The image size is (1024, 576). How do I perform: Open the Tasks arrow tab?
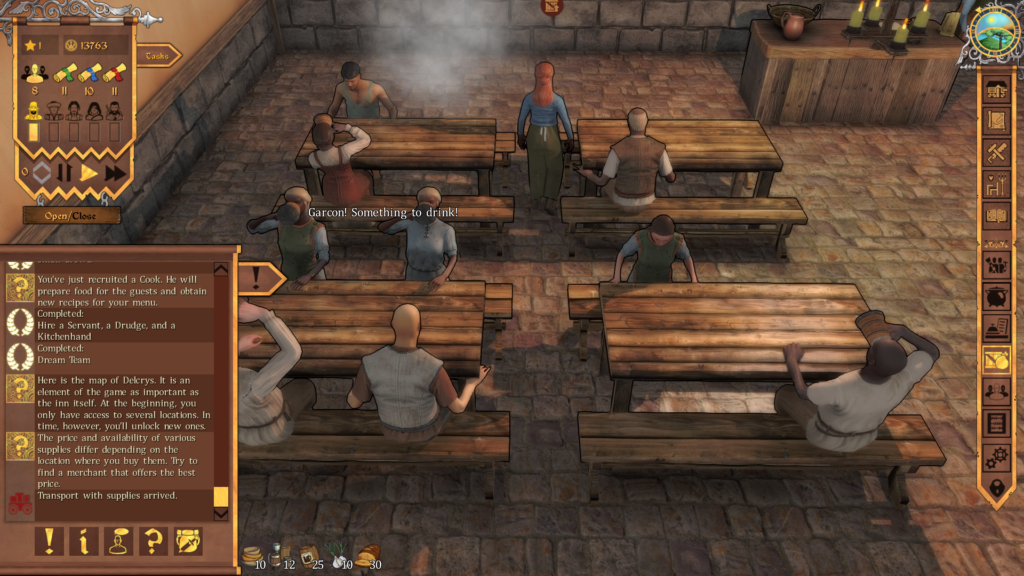coord(157,56)
